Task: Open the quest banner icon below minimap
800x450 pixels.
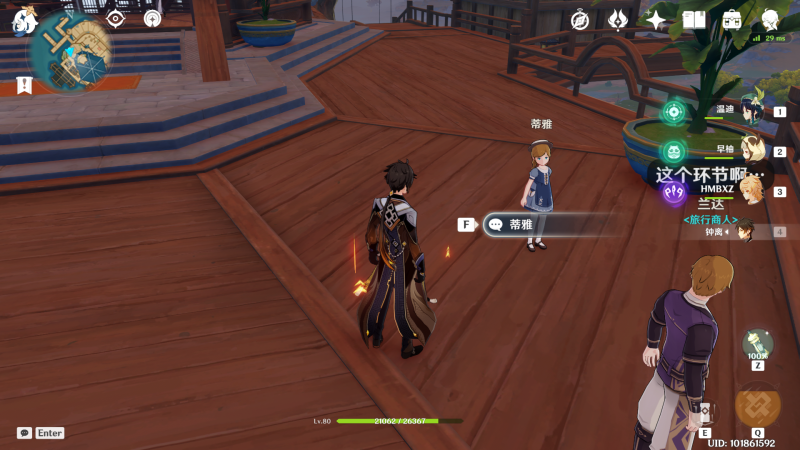Action: 24,86
